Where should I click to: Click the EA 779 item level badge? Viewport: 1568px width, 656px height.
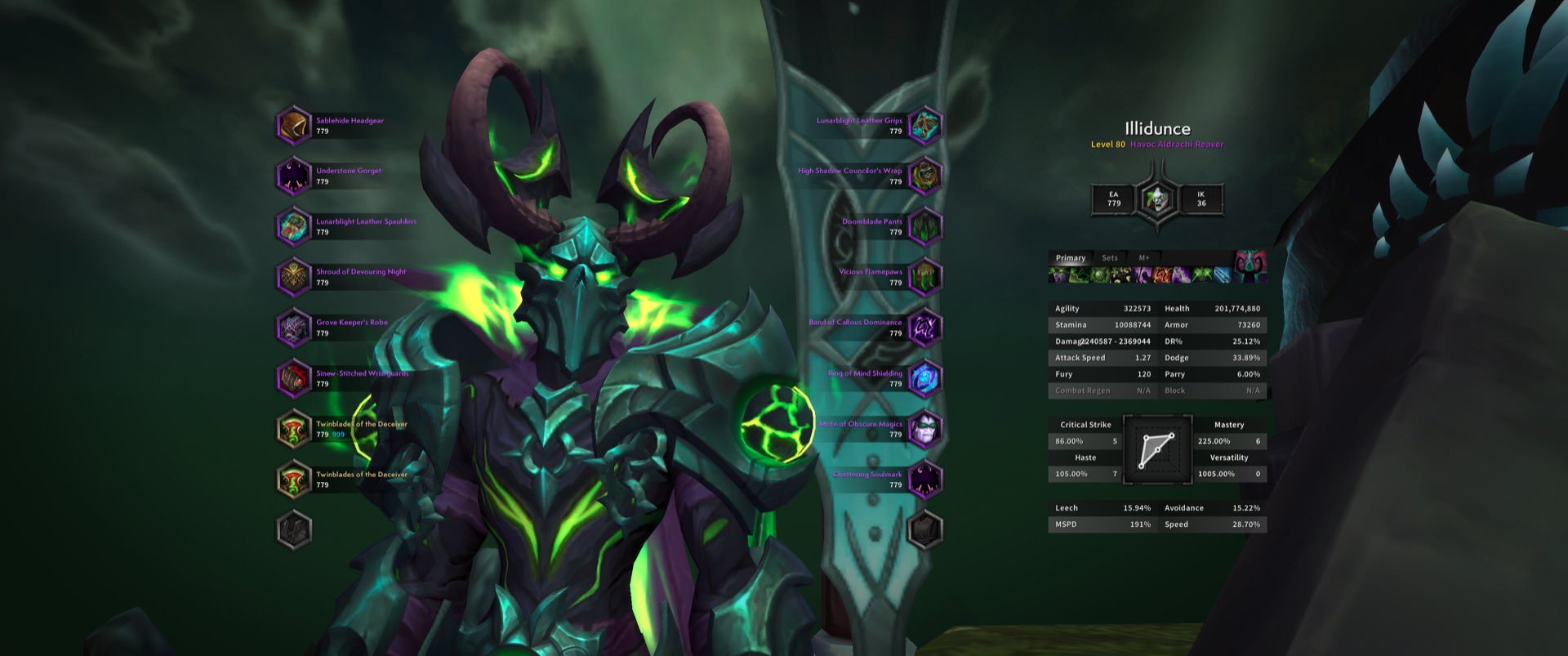point(1114,199)
